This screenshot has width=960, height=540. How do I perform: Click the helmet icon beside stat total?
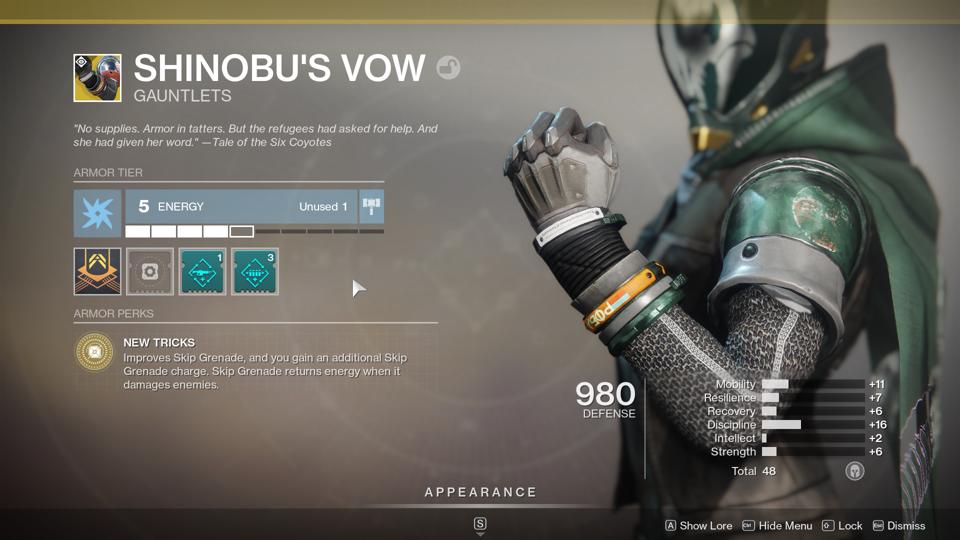tap(855, 471)
